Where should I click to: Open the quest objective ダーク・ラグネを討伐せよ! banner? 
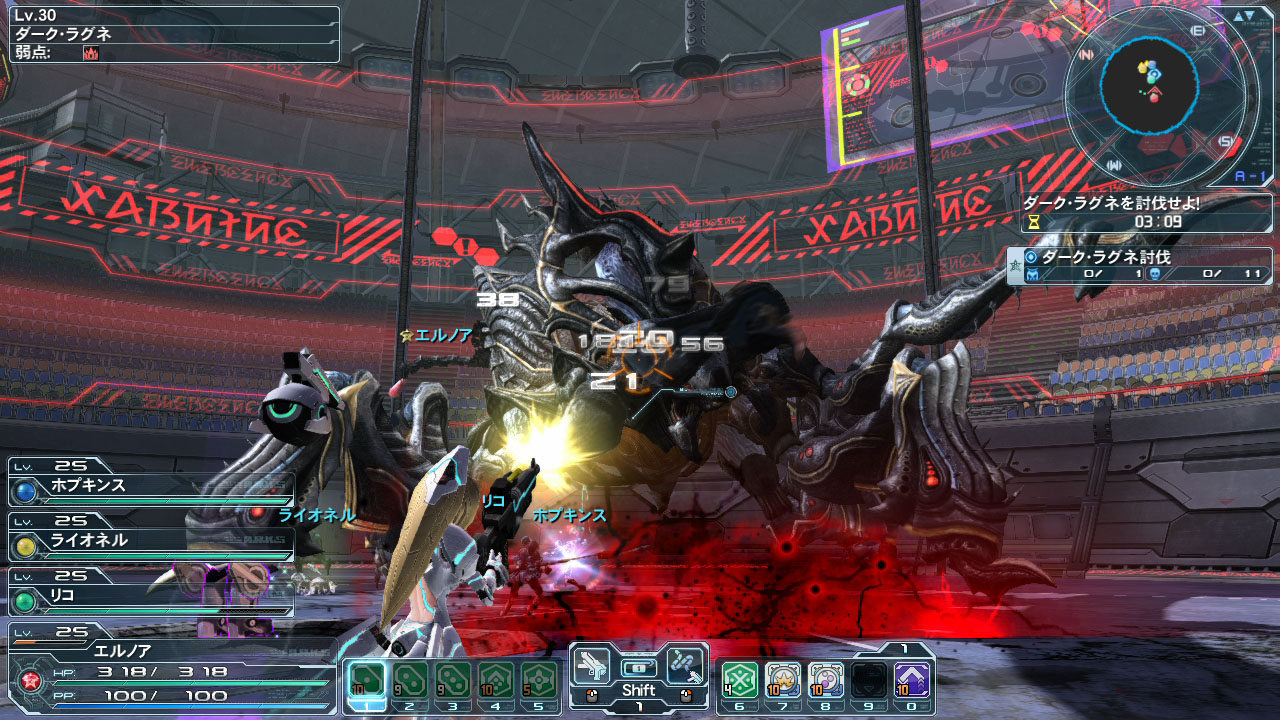[x=1110, y=202]
